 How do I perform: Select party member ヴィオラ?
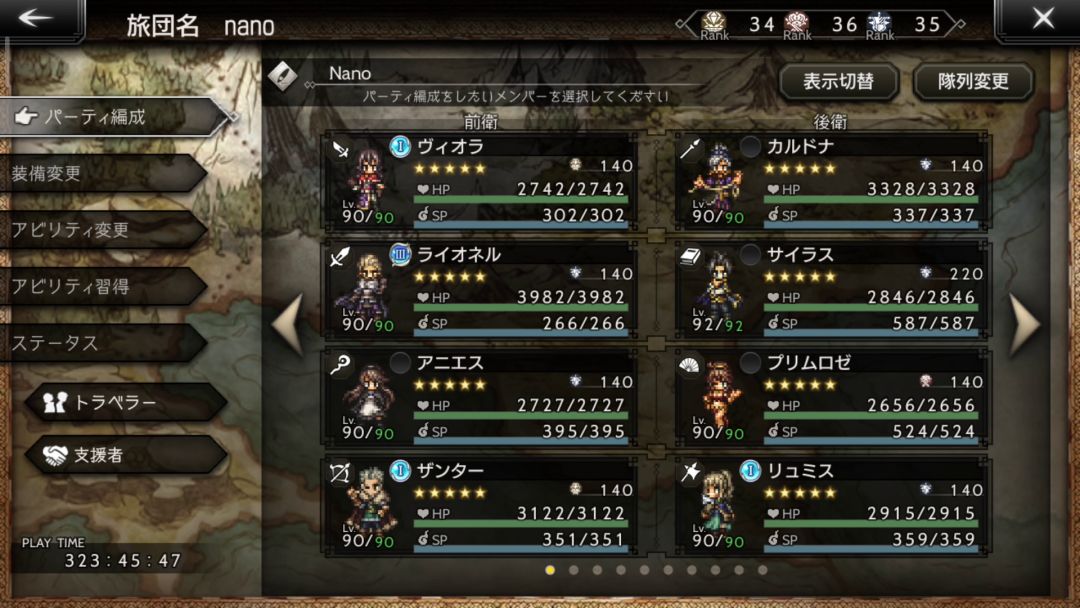click(x=480, y=180)
